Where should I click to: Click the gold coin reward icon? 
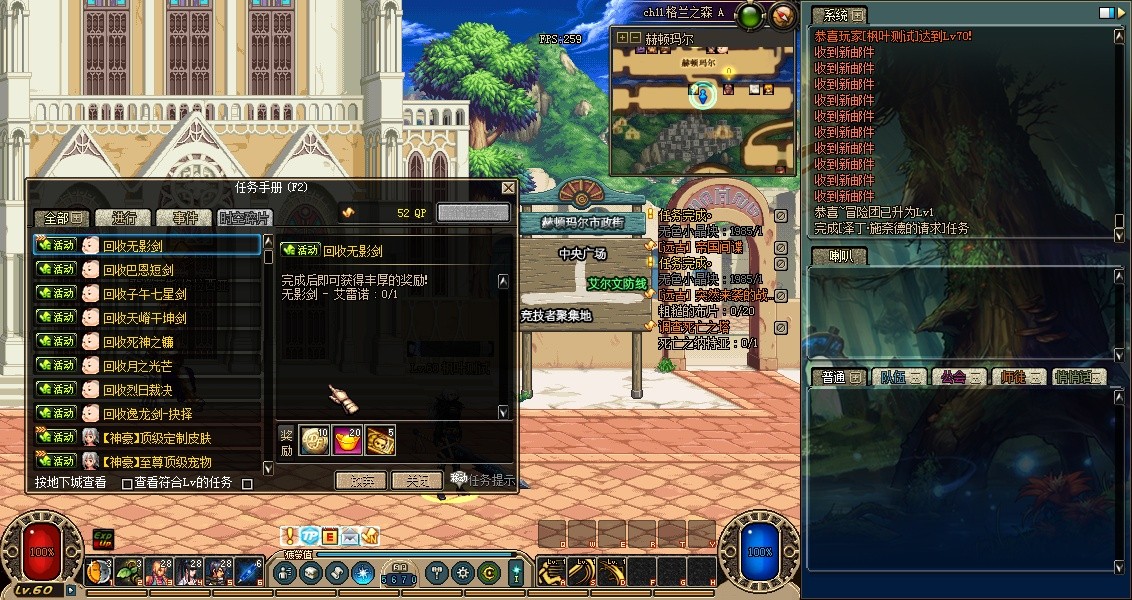pos(313,439)
